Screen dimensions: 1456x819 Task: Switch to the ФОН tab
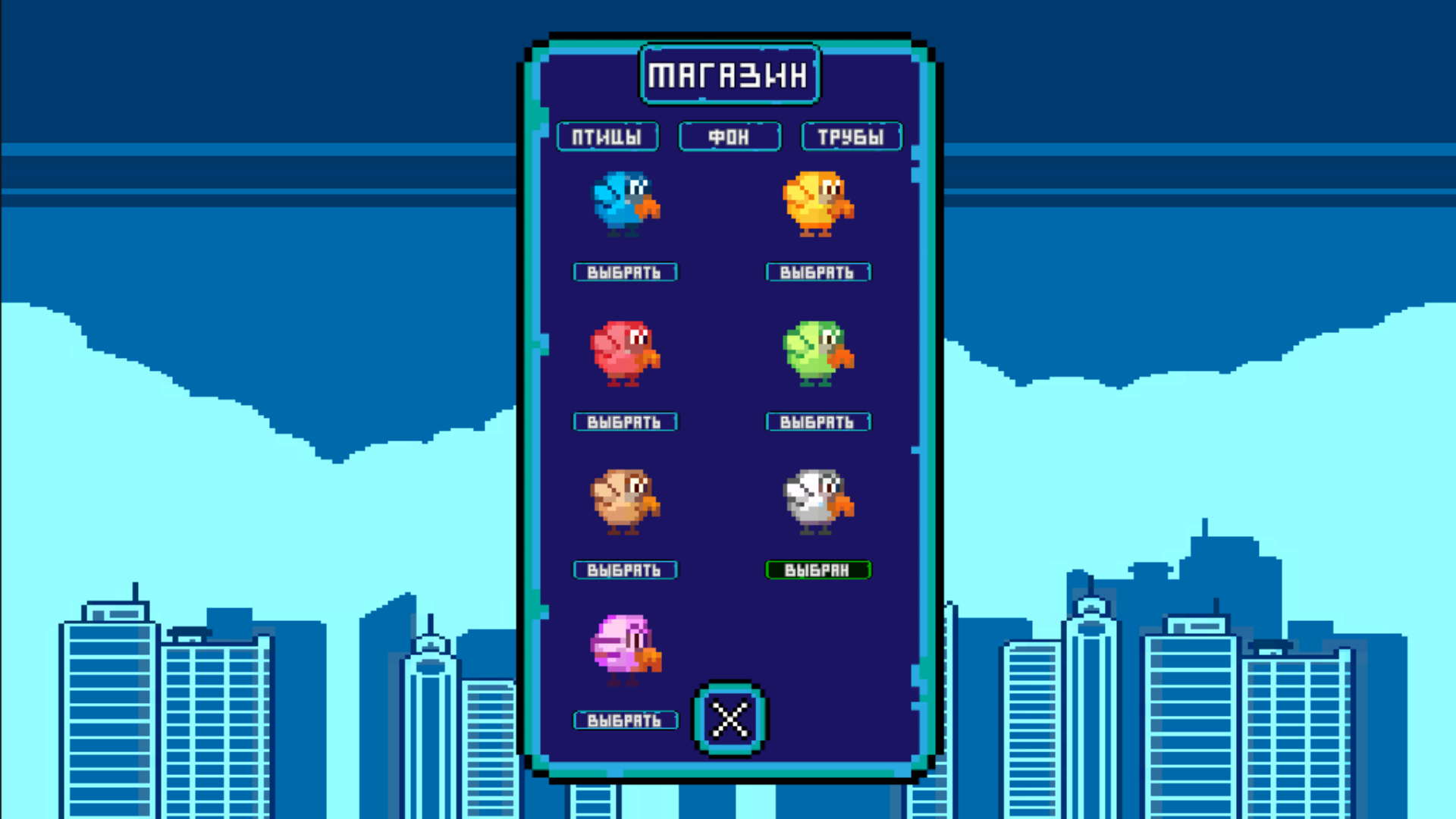729,136
